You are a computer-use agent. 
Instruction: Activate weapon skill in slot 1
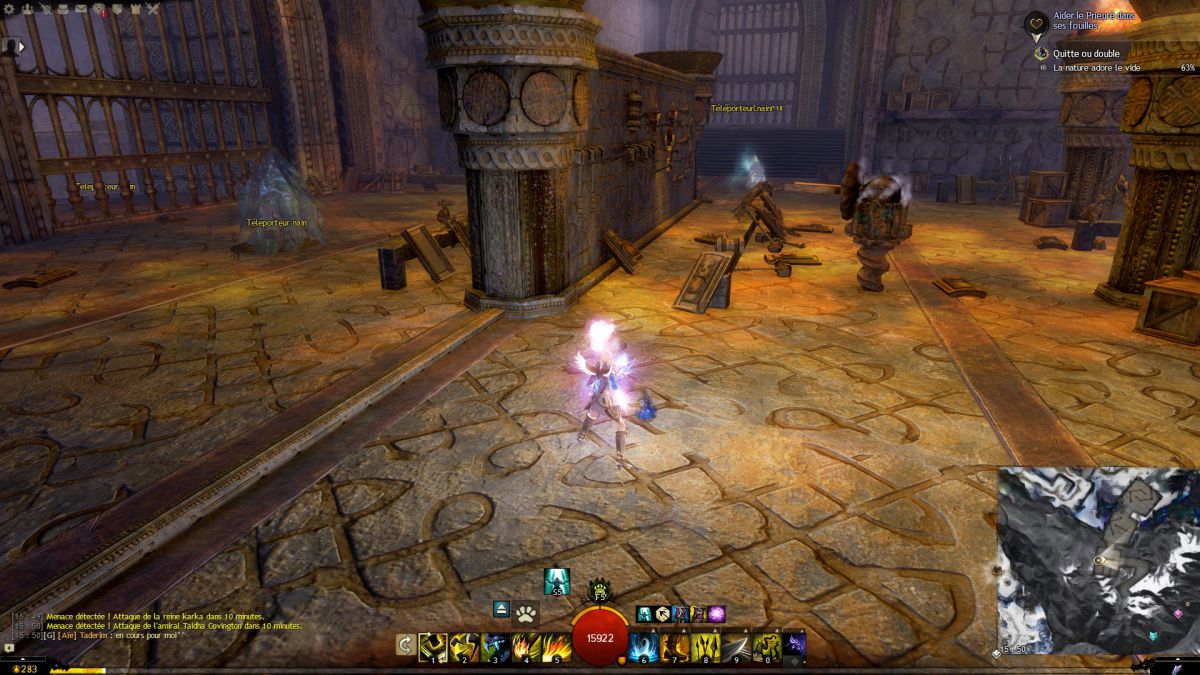433,646
